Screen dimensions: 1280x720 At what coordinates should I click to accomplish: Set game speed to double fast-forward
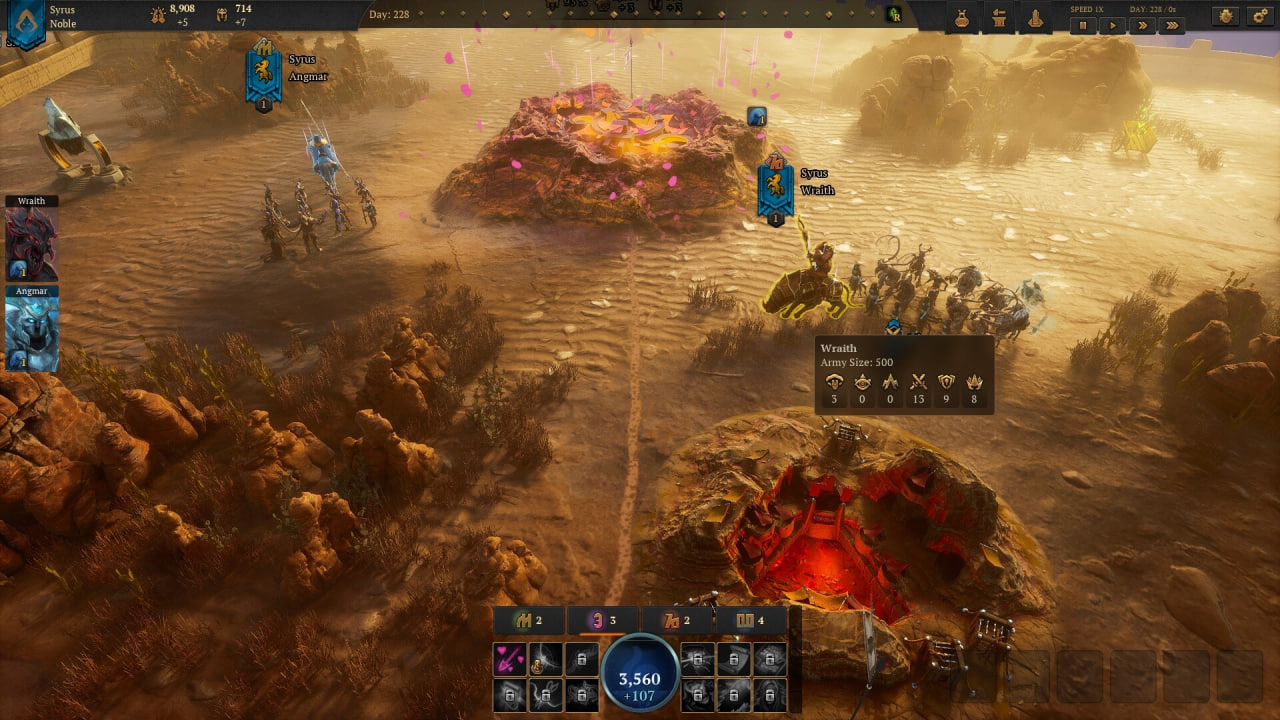(1141, 26)
